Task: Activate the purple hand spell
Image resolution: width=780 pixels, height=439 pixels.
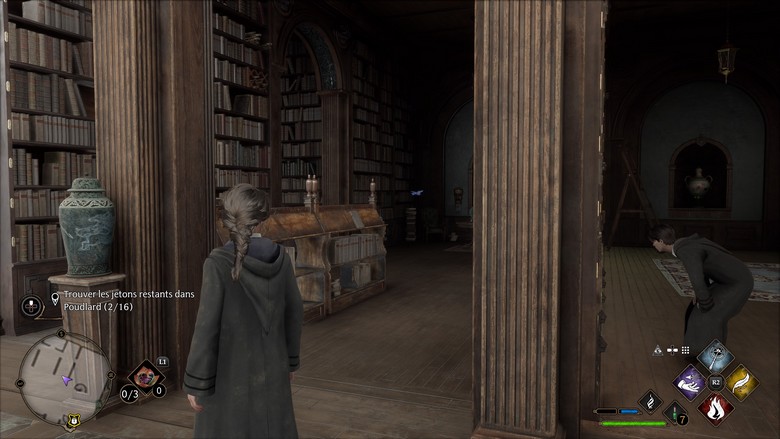Action: [x=691, y=382]
